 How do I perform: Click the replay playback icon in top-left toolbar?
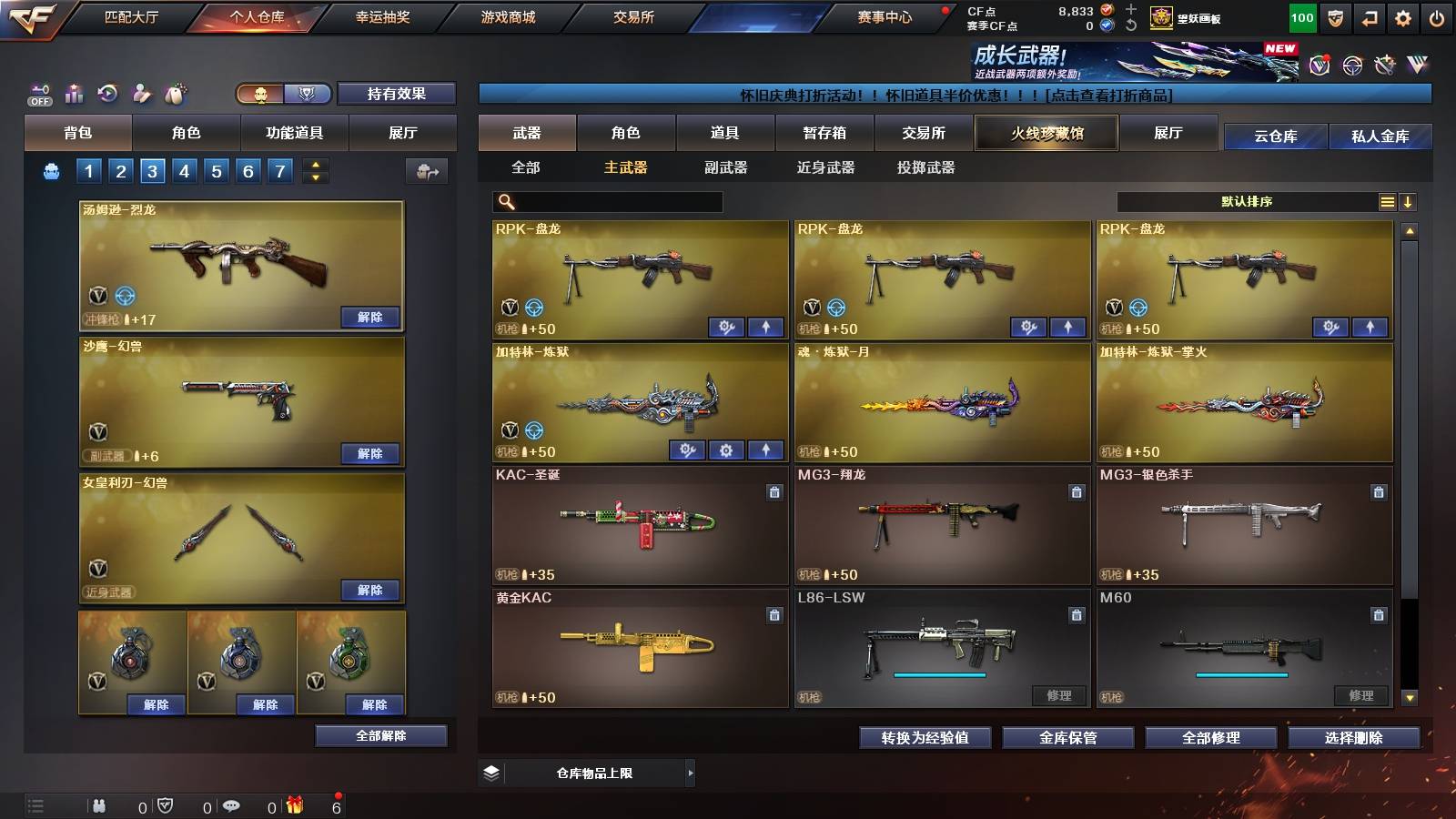pos(107,91)
